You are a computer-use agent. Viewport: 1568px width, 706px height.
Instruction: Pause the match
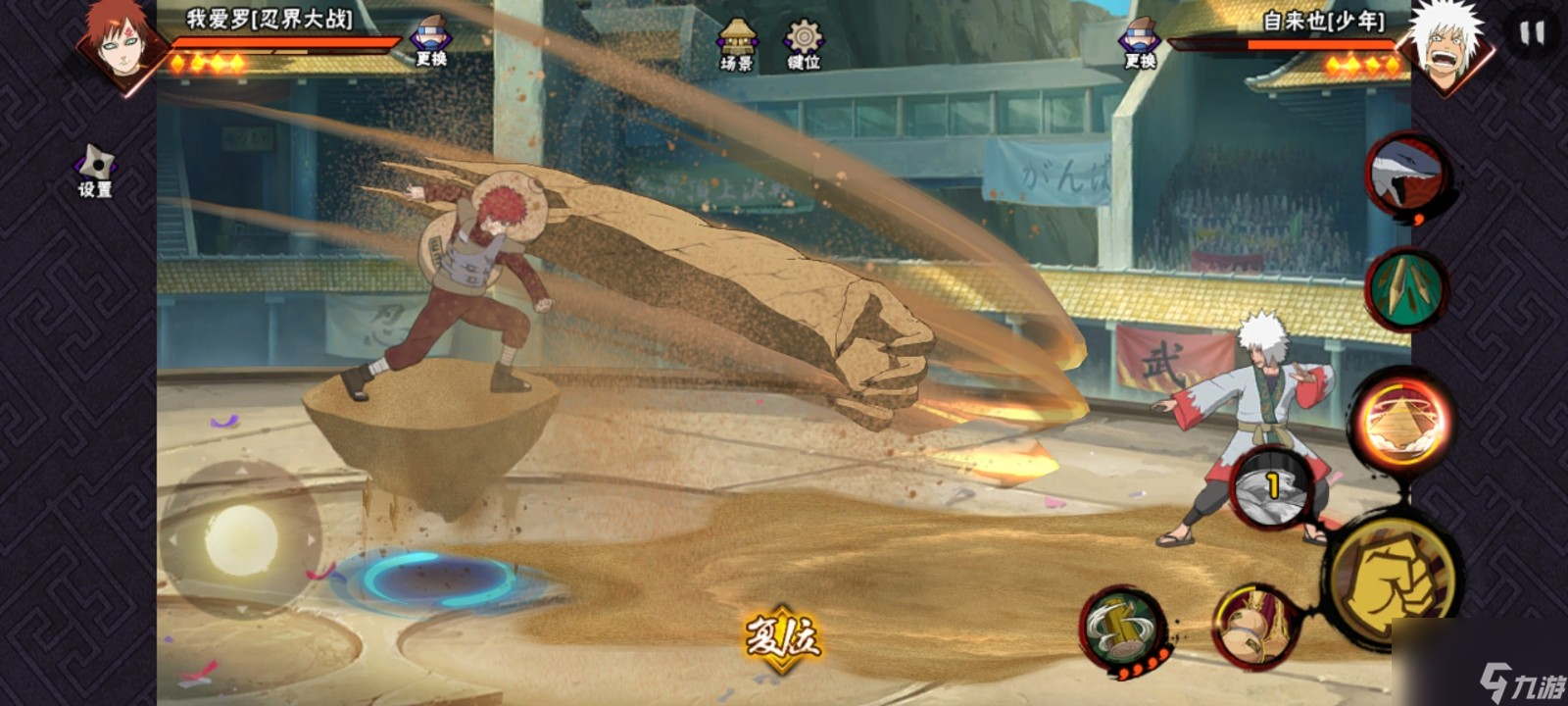pos(1531,33)
